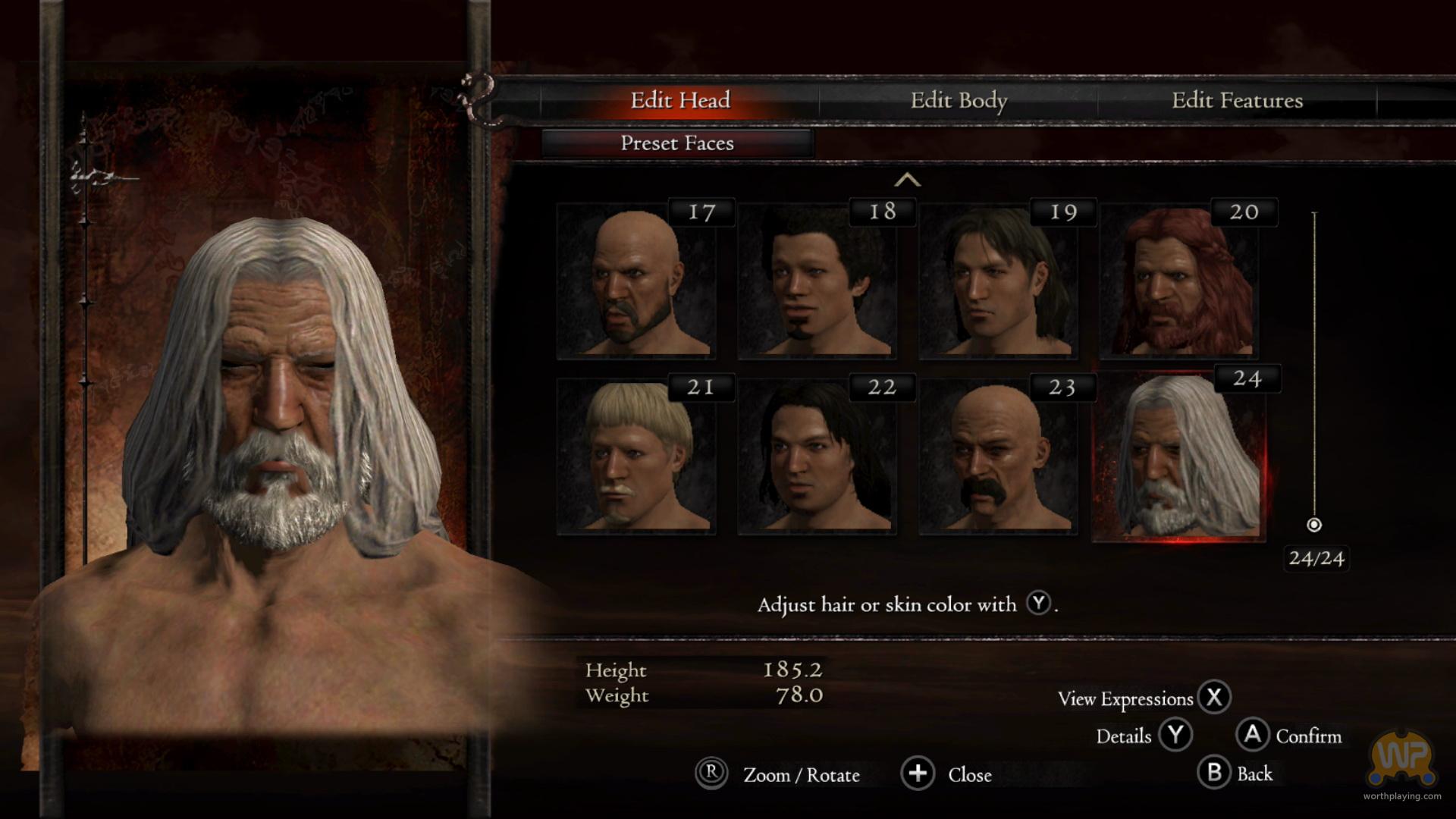
Task: Select preset face 22 with black hair
Action: click(817, 457)
